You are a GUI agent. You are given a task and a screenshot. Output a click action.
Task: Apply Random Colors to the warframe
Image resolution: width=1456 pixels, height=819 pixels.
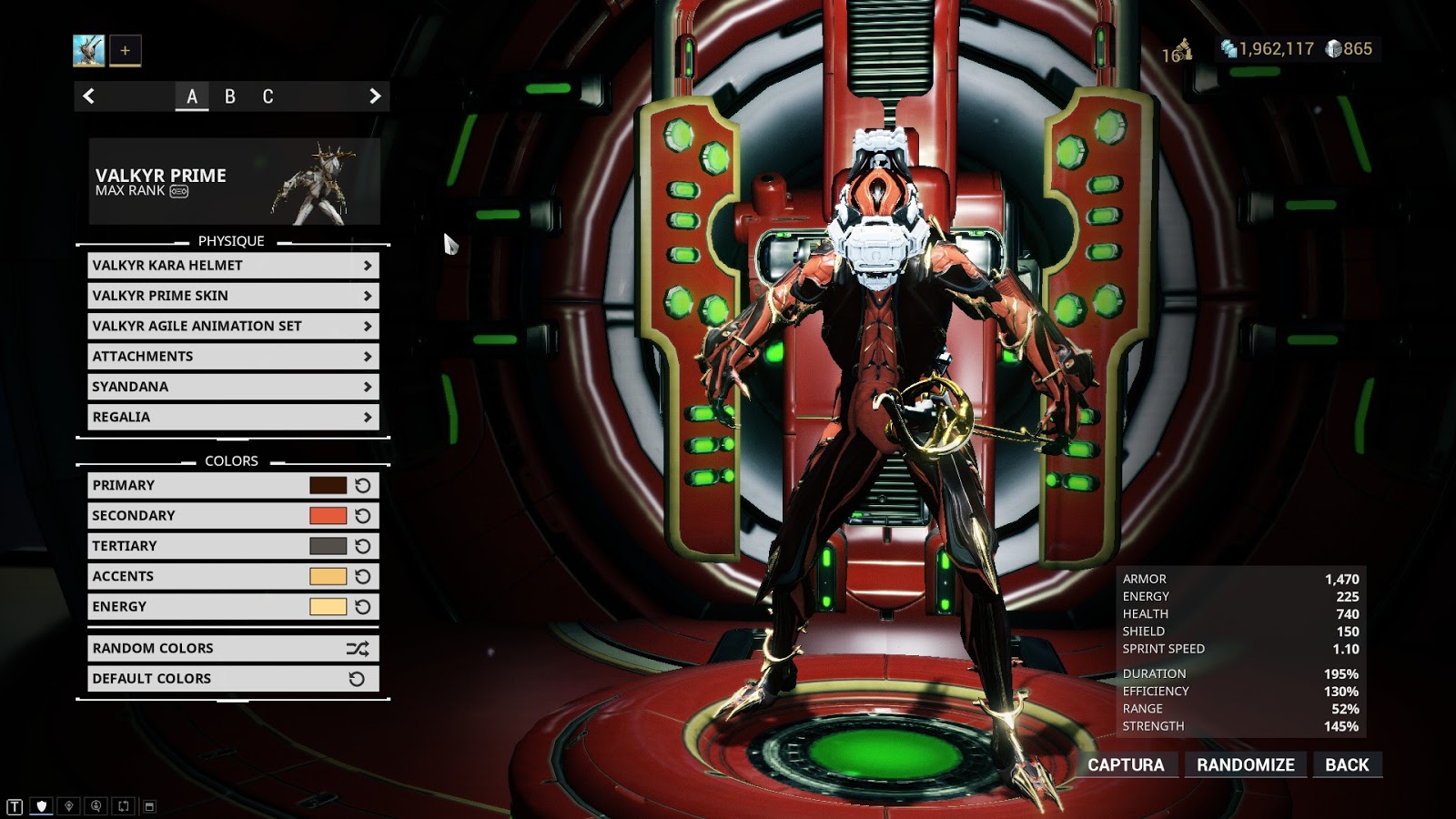(233, 649)
